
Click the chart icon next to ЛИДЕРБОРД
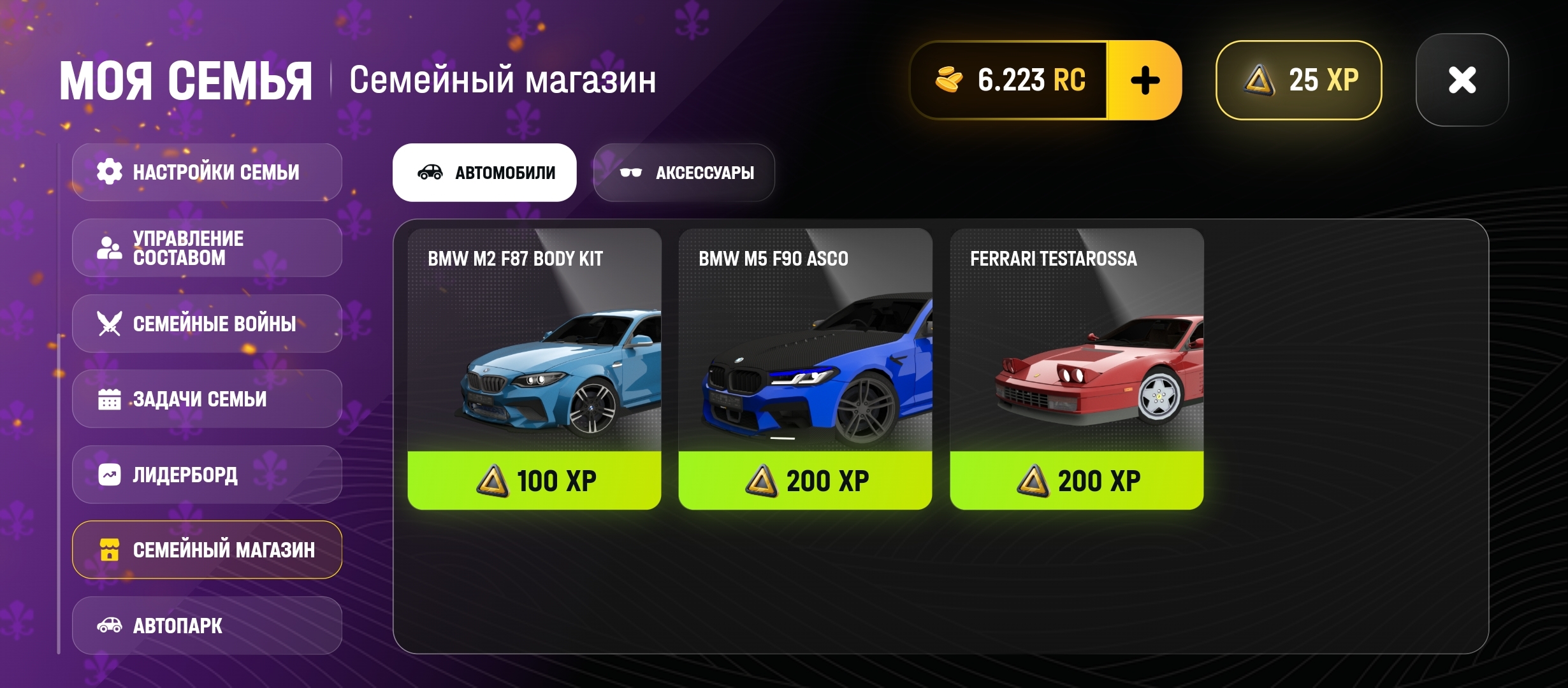pos(110,474)
